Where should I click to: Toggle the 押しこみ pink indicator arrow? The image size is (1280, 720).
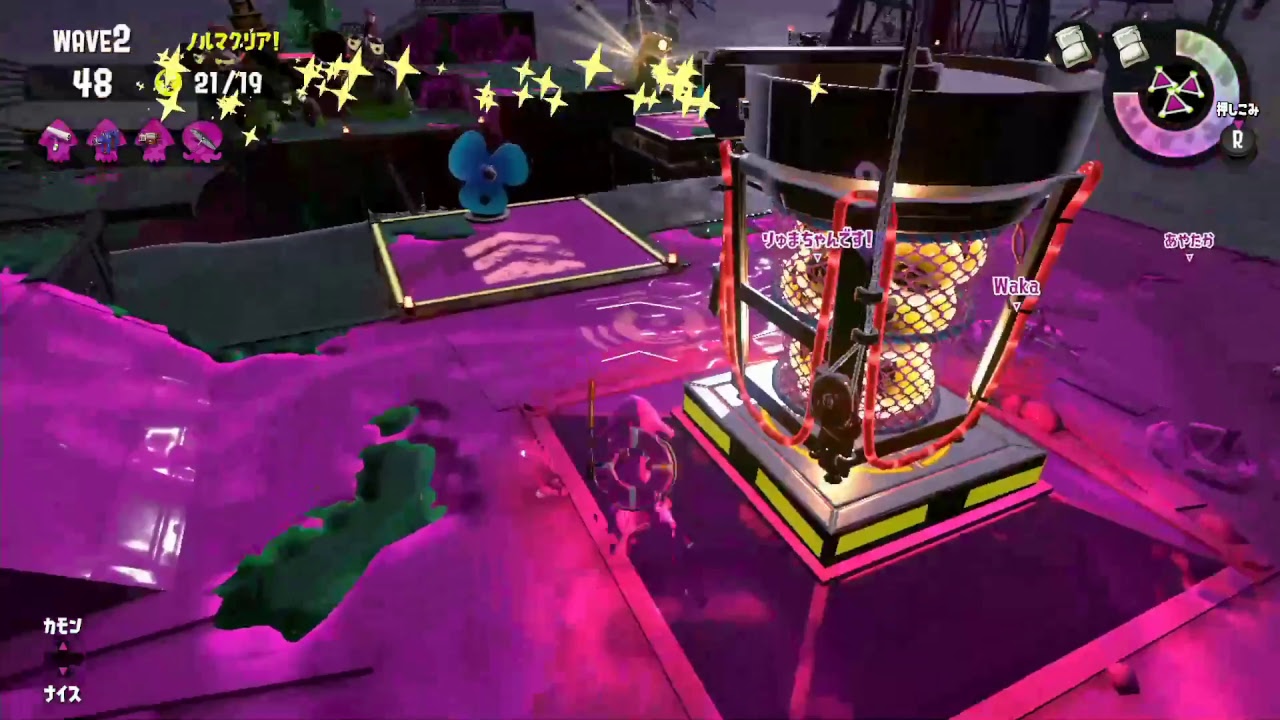click(1241, 122)
